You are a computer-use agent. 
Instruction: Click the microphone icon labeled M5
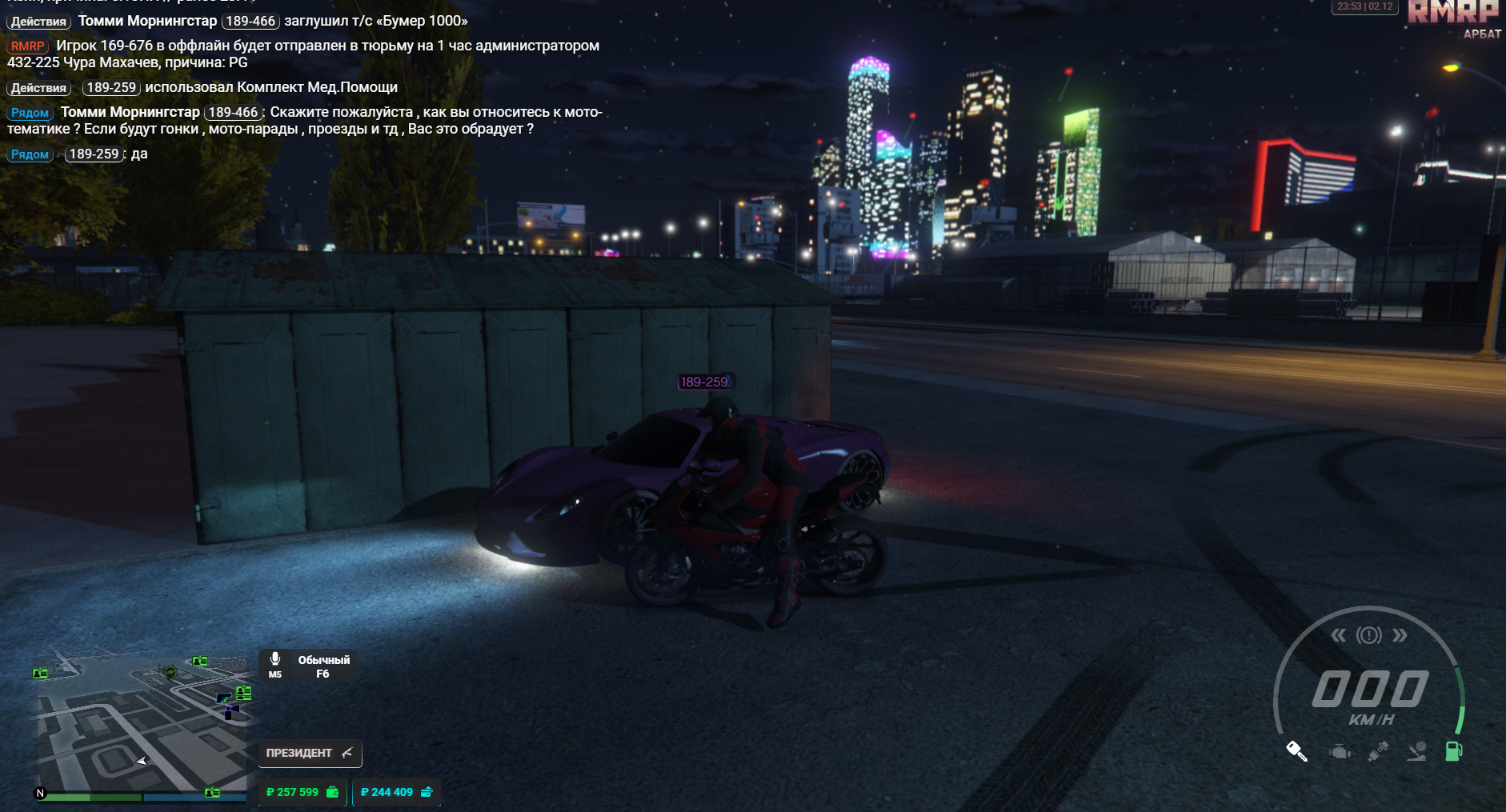click(x=277, y=665)
